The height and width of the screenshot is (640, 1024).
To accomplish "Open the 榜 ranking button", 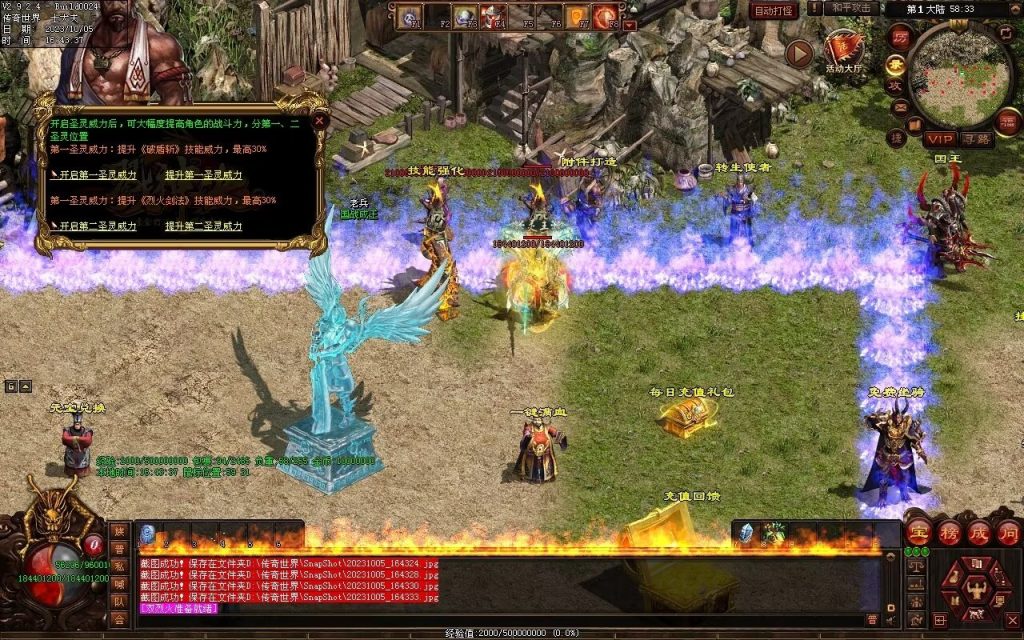I will pyautogui.click(x=949, y=531).
